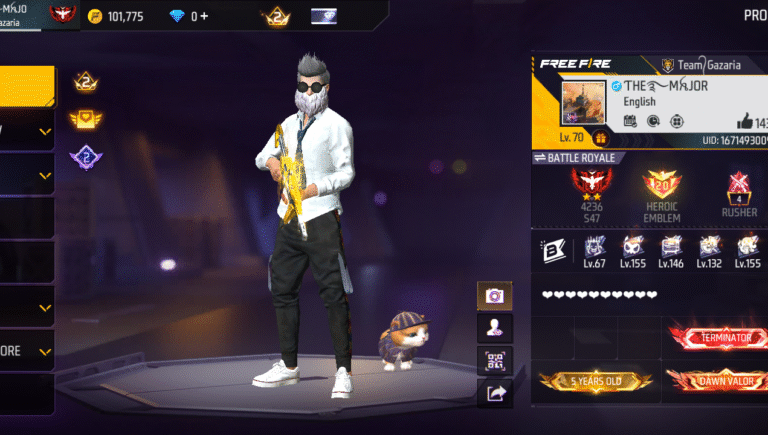
Task: Add diamonds with the plus button
Action: [205, 16]
